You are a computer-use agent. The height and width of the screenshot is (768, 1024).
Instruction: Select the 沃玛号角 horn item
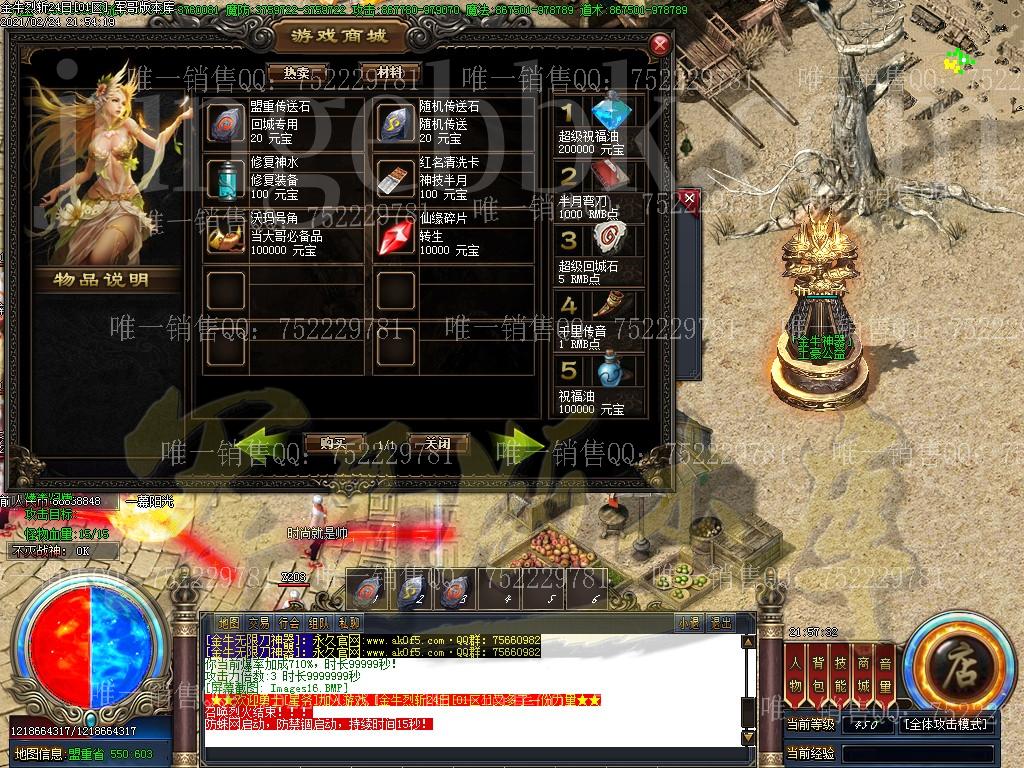[225, 237]
